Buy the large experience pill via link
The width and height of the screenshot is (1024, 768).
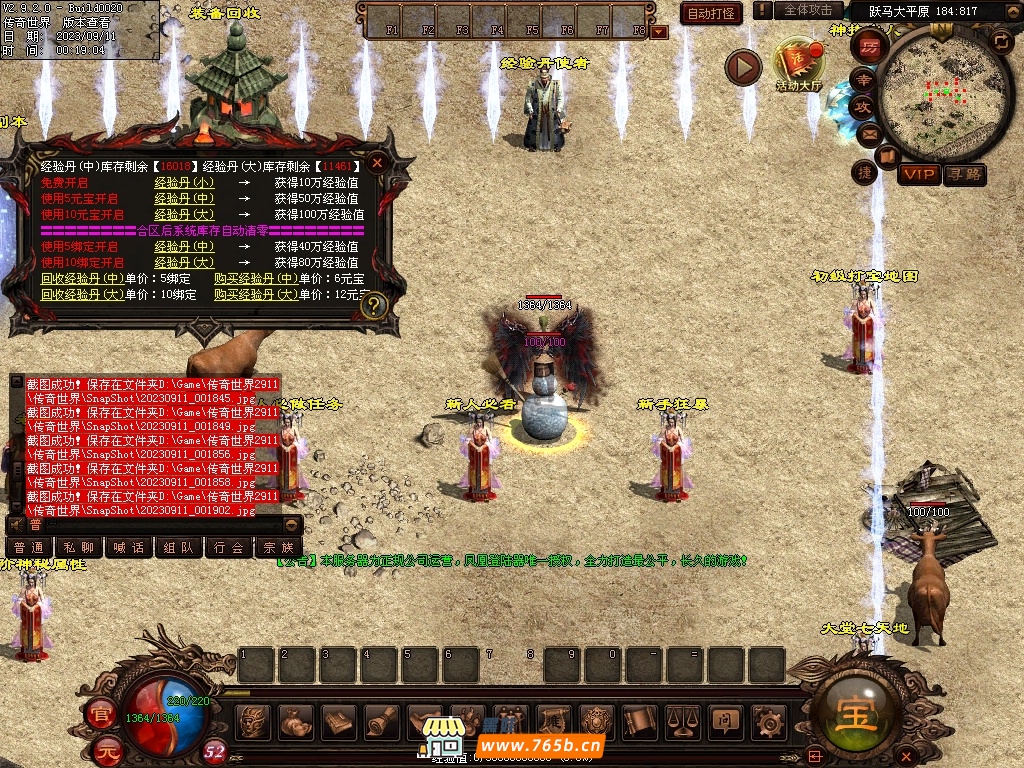(x=256, y=295)
